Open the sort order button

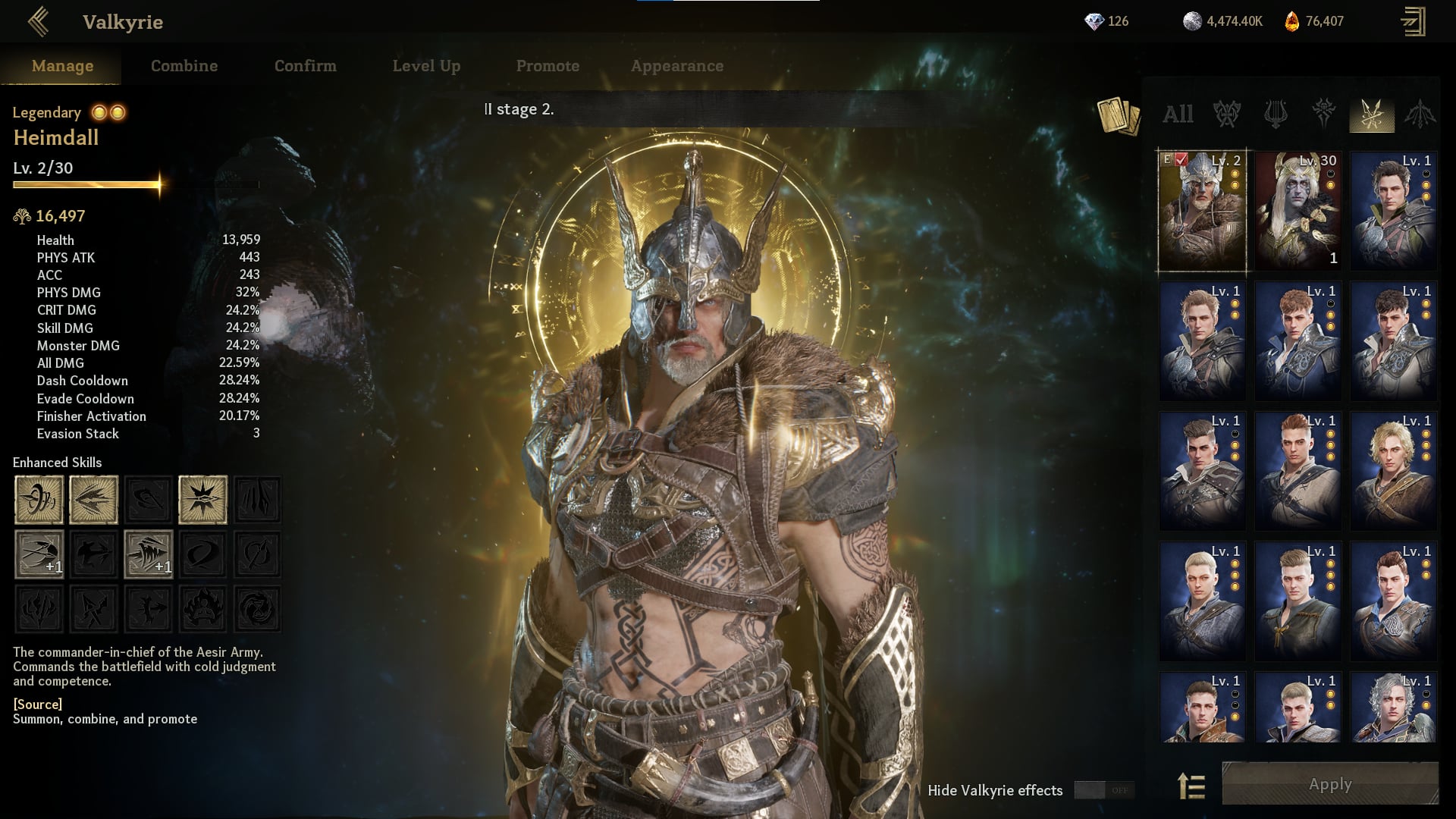click(1191, 786)
